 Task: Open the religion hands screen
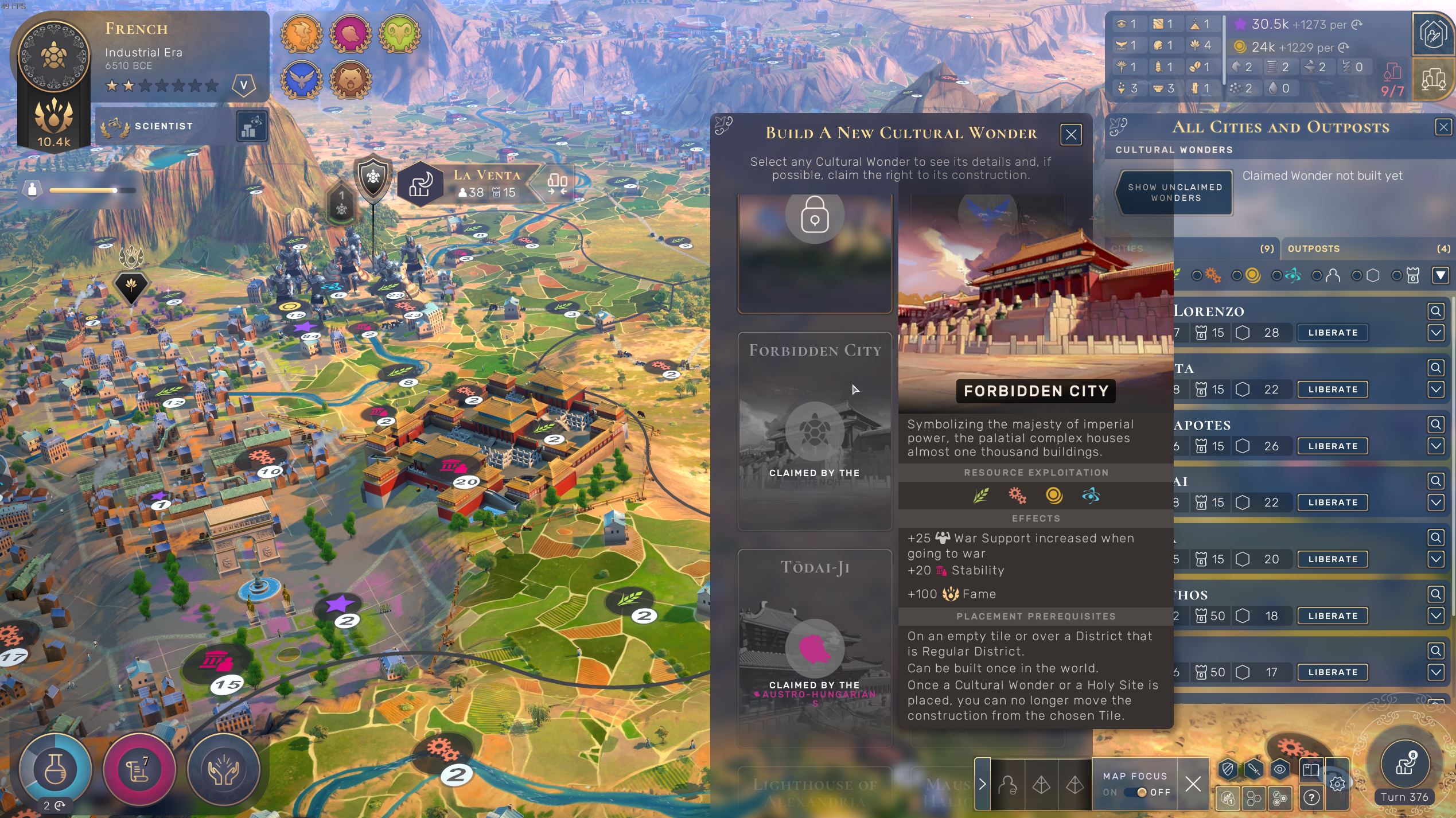[224, 769]
